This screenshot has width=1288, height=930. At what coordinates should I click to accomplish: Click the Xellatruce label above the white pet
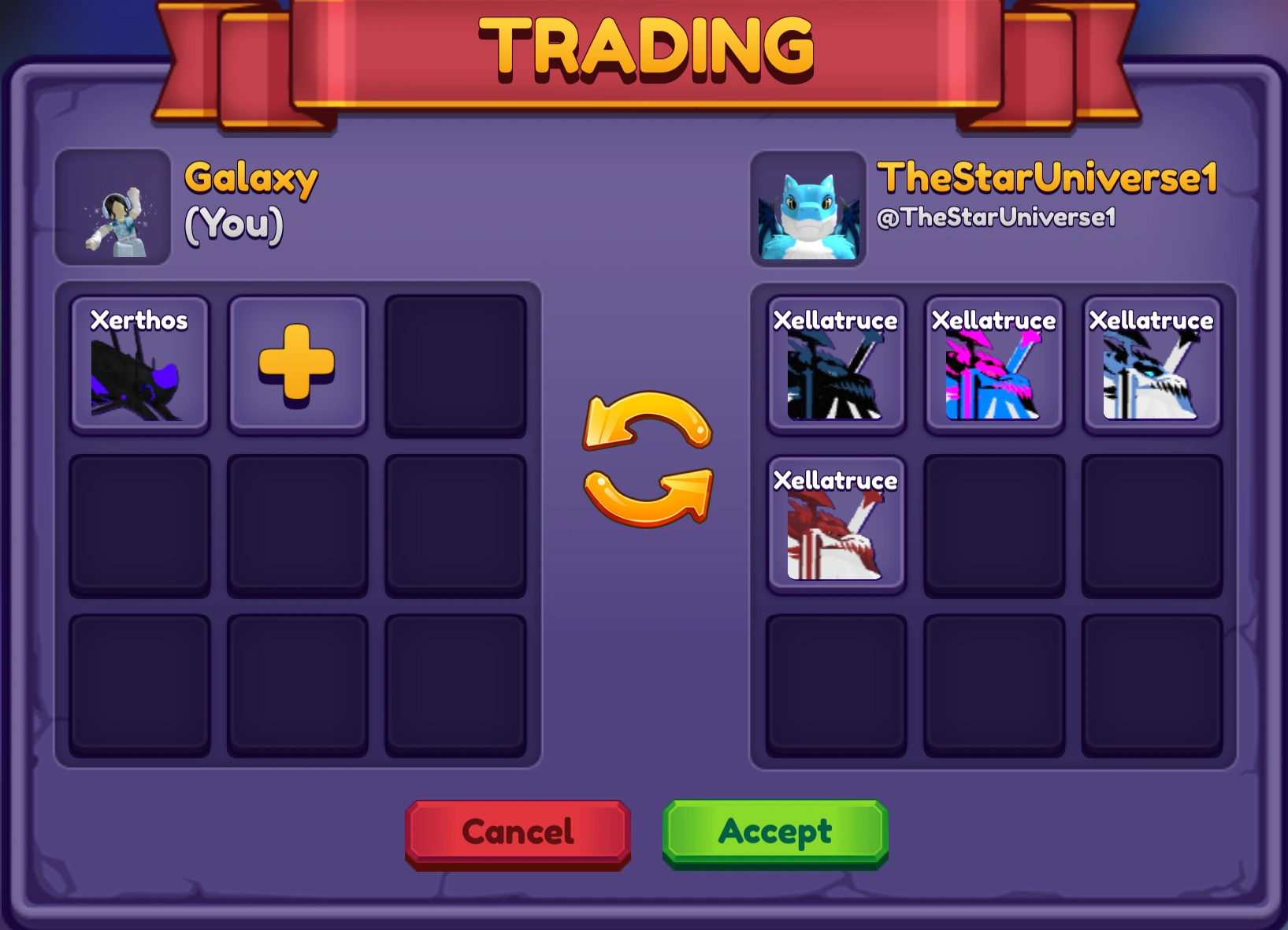(1152, 320)
